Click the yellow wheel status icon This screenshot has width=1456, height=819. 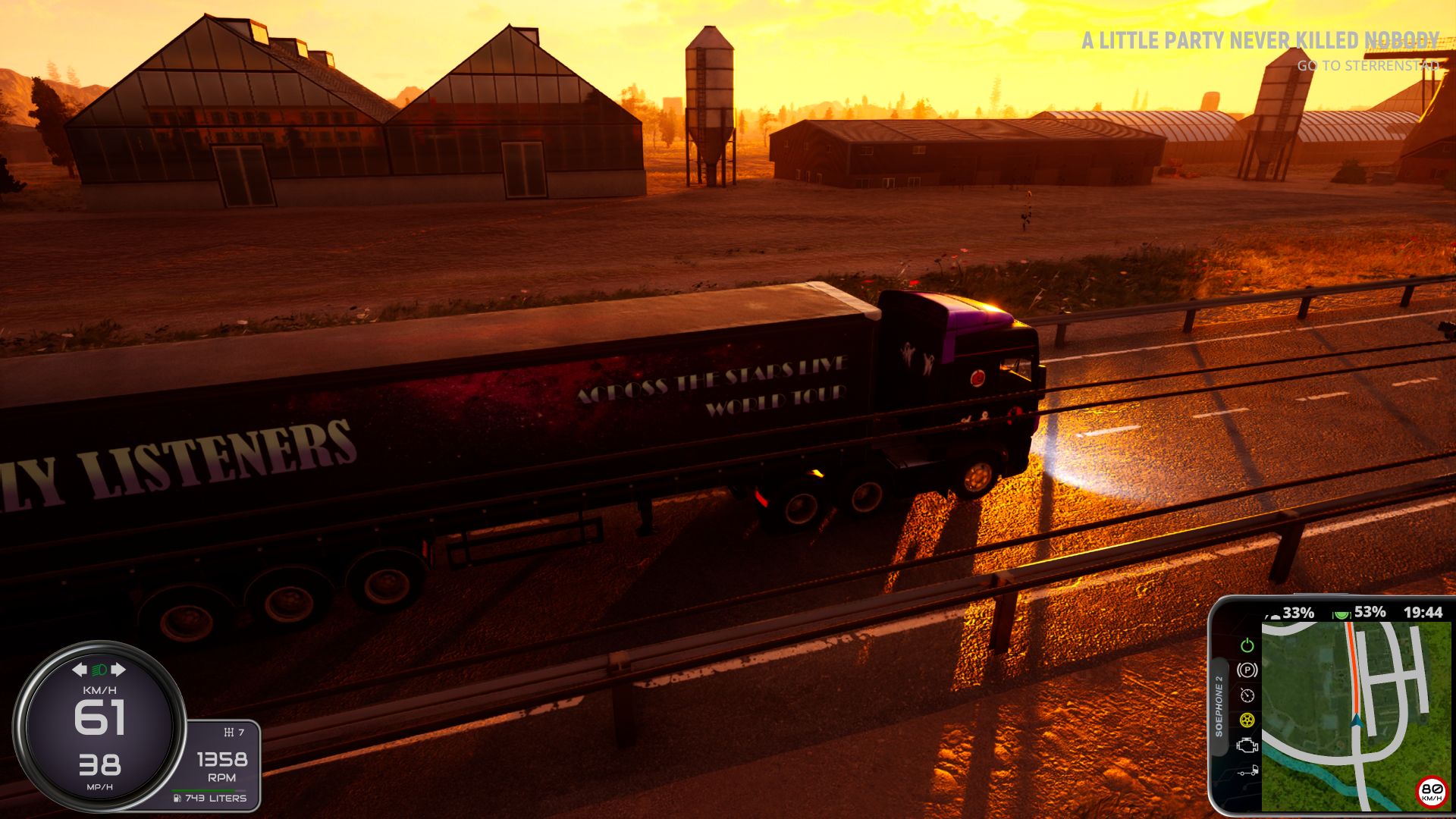(x=1247, y=720)
